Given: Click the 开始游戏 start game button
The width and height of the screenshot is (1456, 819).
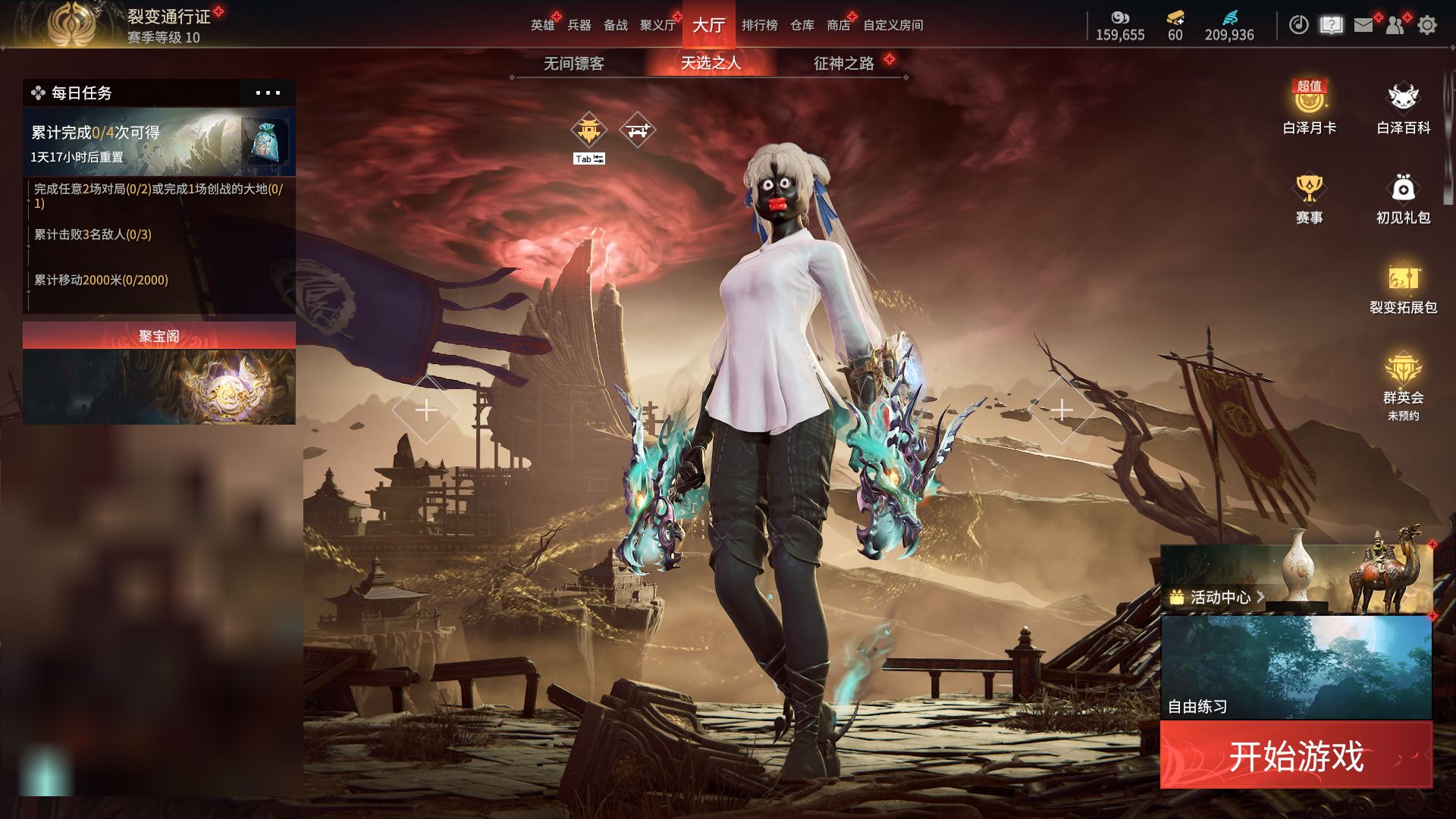Looking at the screenshot, I should click(1295, 755).
